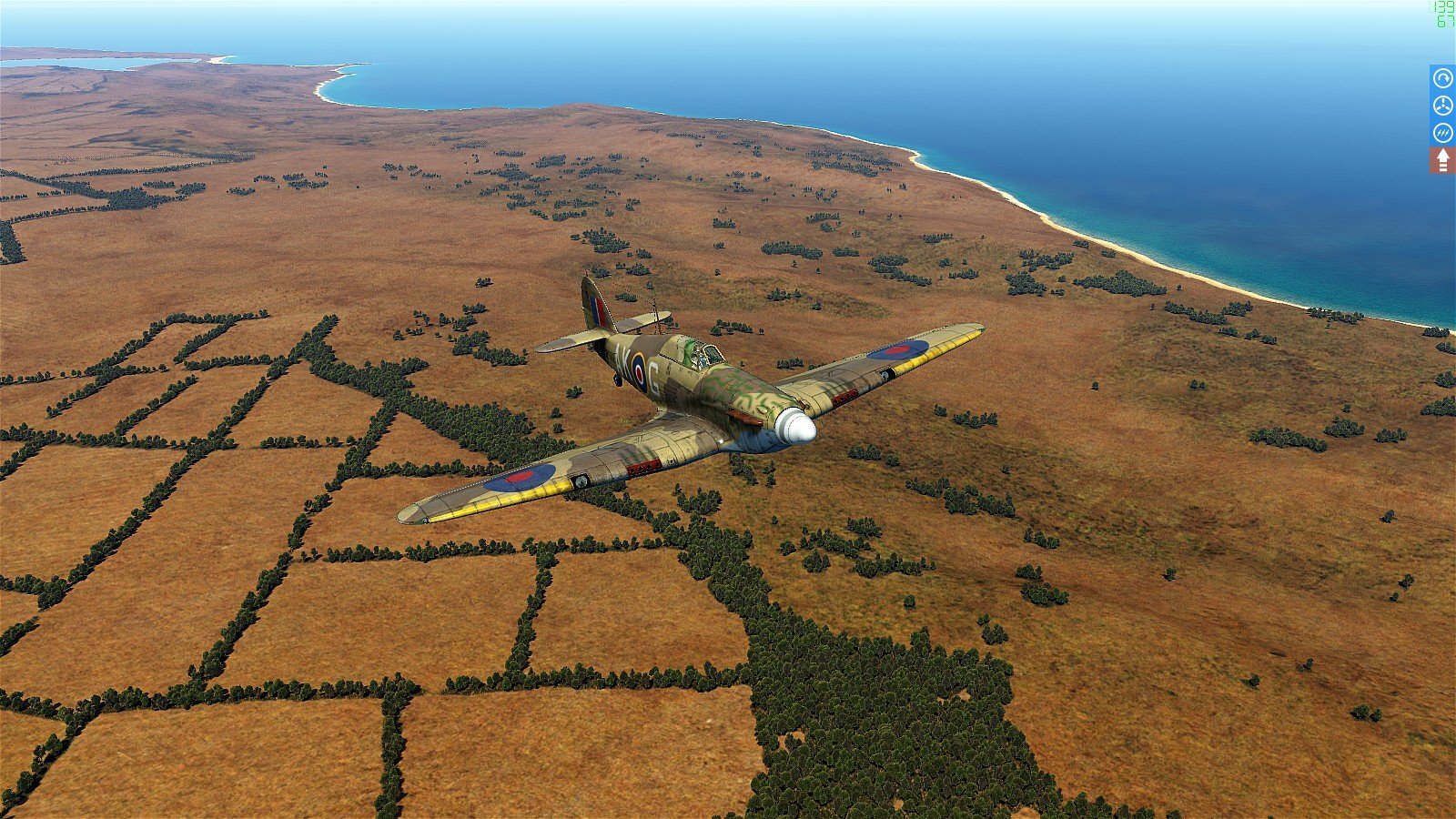Screen dimensions: 1456x819
Task: Select the slanted lightning bolts icon
Action: point(1442,133)
